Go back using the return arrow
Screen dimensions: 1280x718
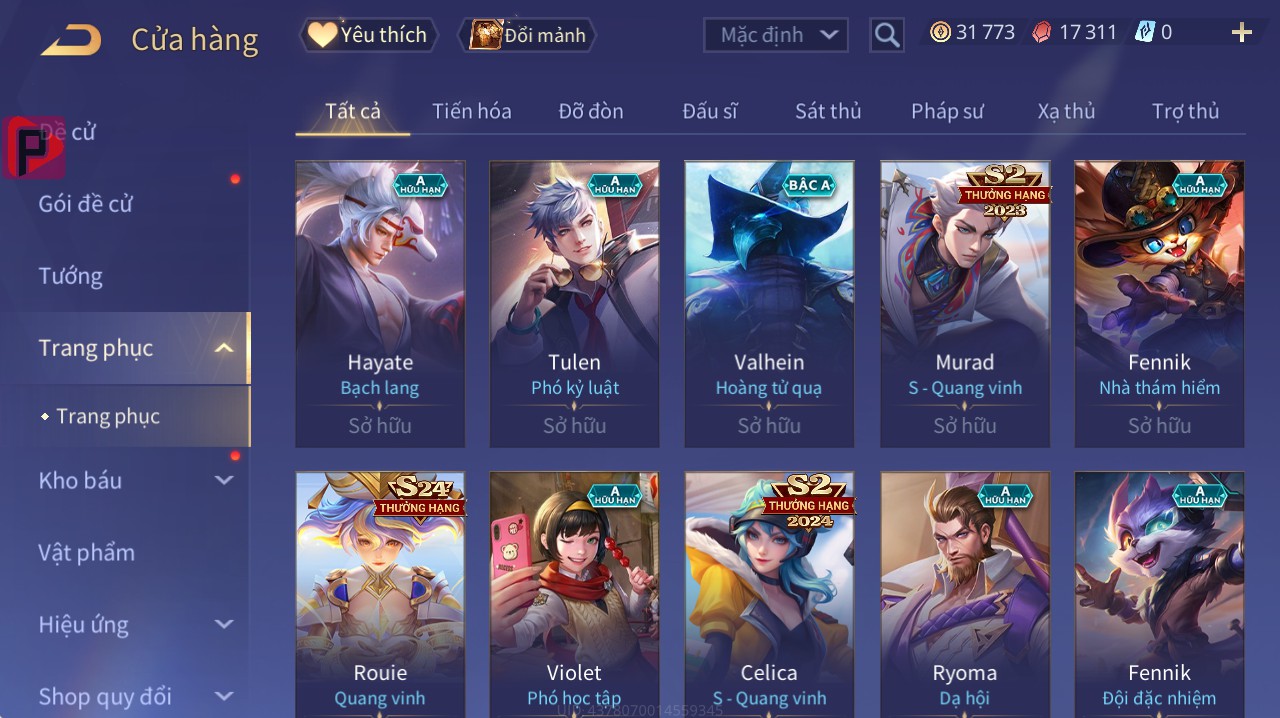(x=71, y=40)
